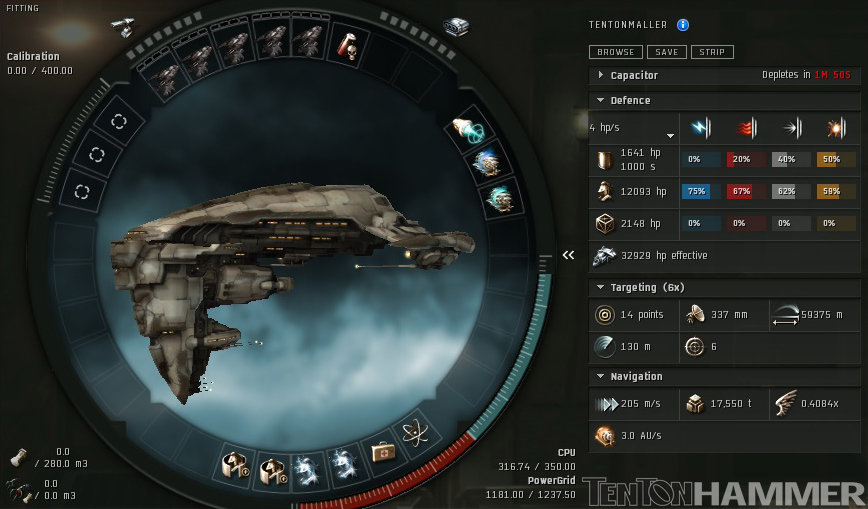The width and height of the screenshot is (868, 509).
Task: Select the skull-marked module in the high slots
Action: coord(348,44)
